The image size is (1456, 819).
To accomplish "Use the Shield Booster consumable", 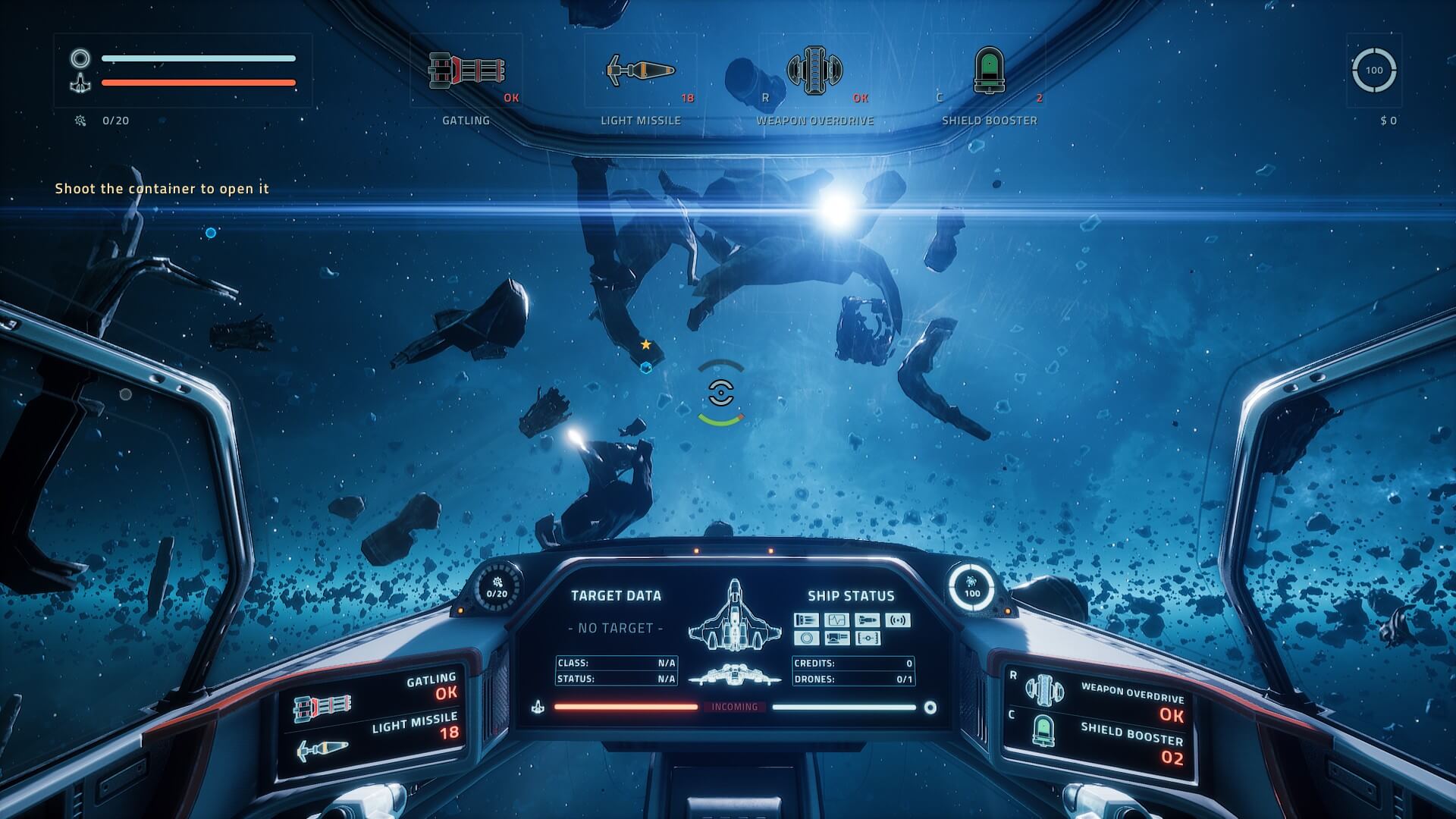I will pos(989,71).
